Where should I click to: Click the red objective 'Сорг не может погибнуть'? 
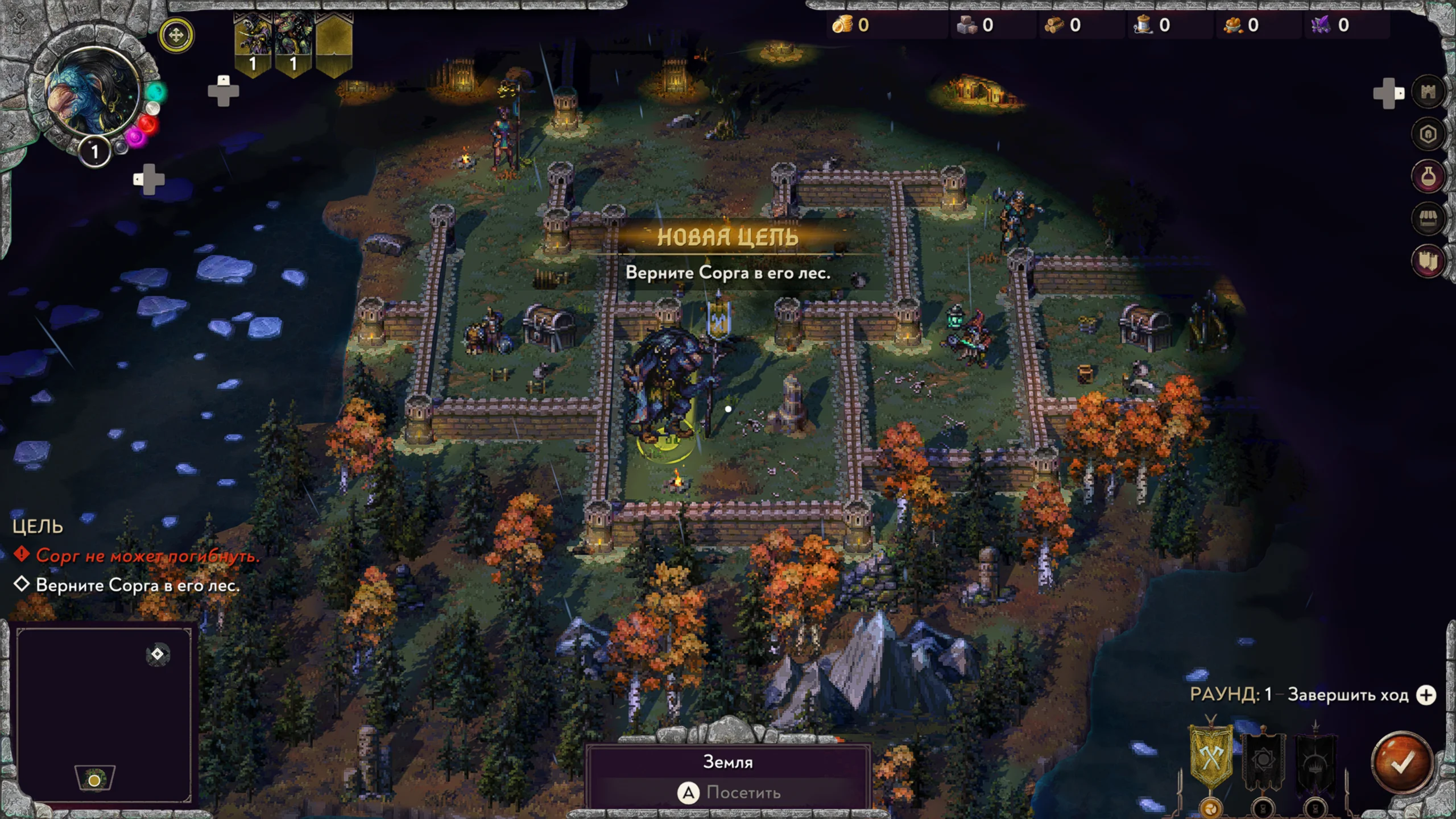point(147,555)
